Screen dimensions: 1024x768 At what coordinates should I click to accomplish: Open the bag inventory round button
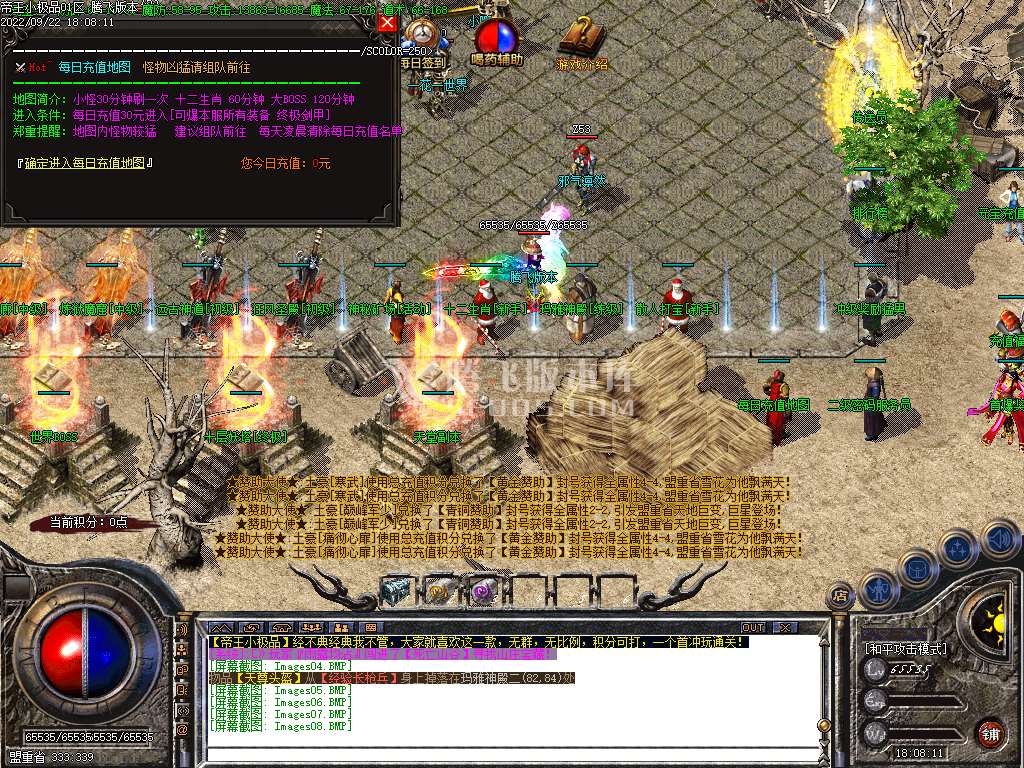tap(916, 567)
